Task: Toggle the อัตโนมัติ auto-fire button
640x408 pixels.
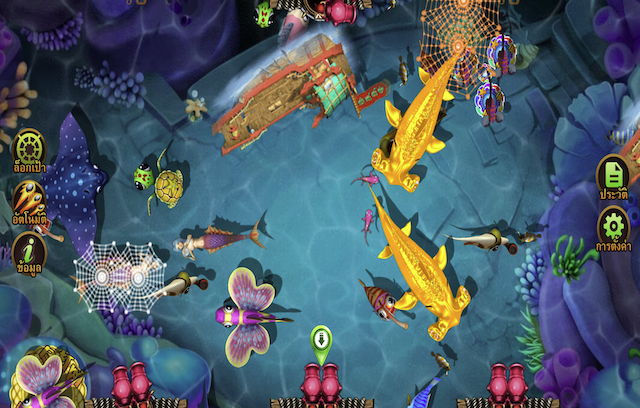Action: click(28, 200)
